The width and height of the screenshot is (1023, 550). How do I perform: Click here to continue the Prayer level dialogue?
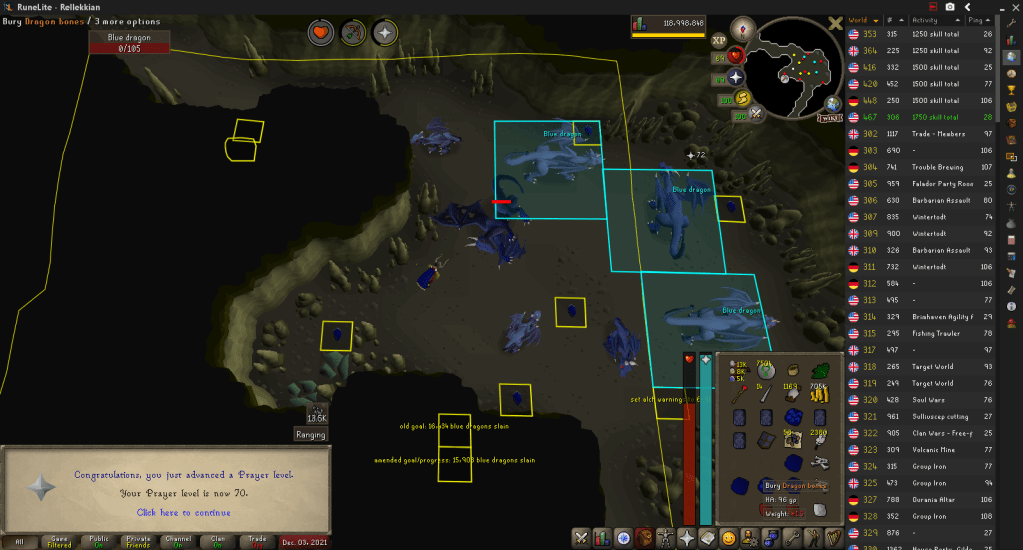point(183,512)
